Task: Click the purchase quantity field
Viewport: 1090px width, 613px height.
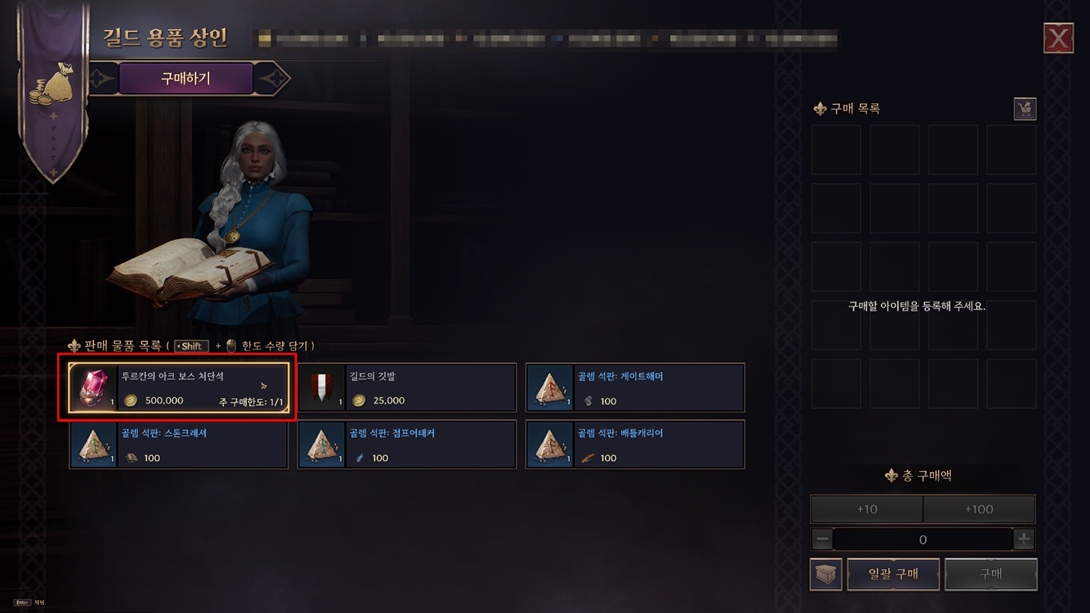Action: tap(922, 540)
